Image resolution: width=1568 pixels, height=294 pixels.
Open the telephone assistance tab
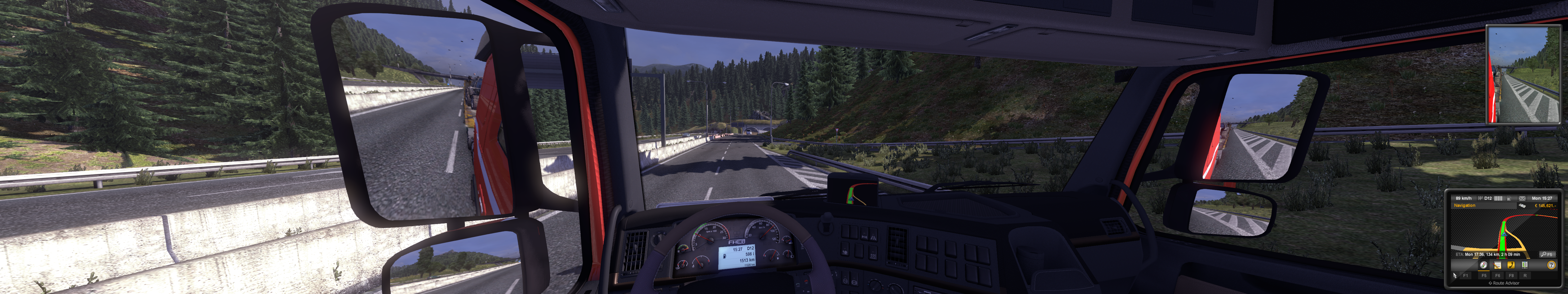[1511, 265]
